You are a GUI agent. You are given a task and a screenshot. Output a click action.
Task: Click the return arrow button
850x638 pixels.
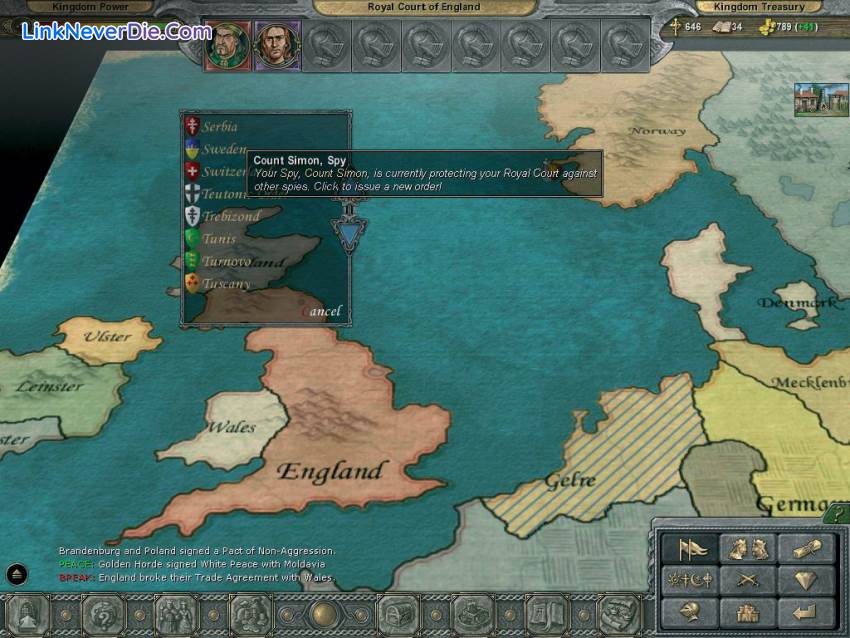[x=805, y=611]
